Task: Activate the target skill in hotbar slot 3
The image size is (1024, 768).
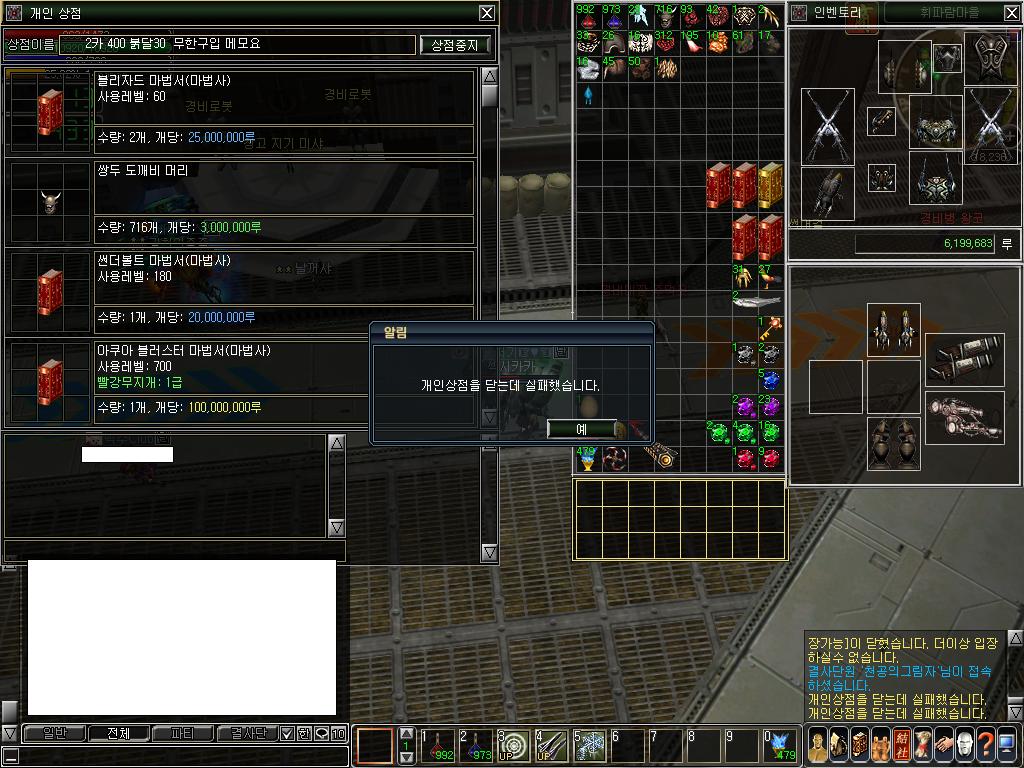Action: coord(514,746)
